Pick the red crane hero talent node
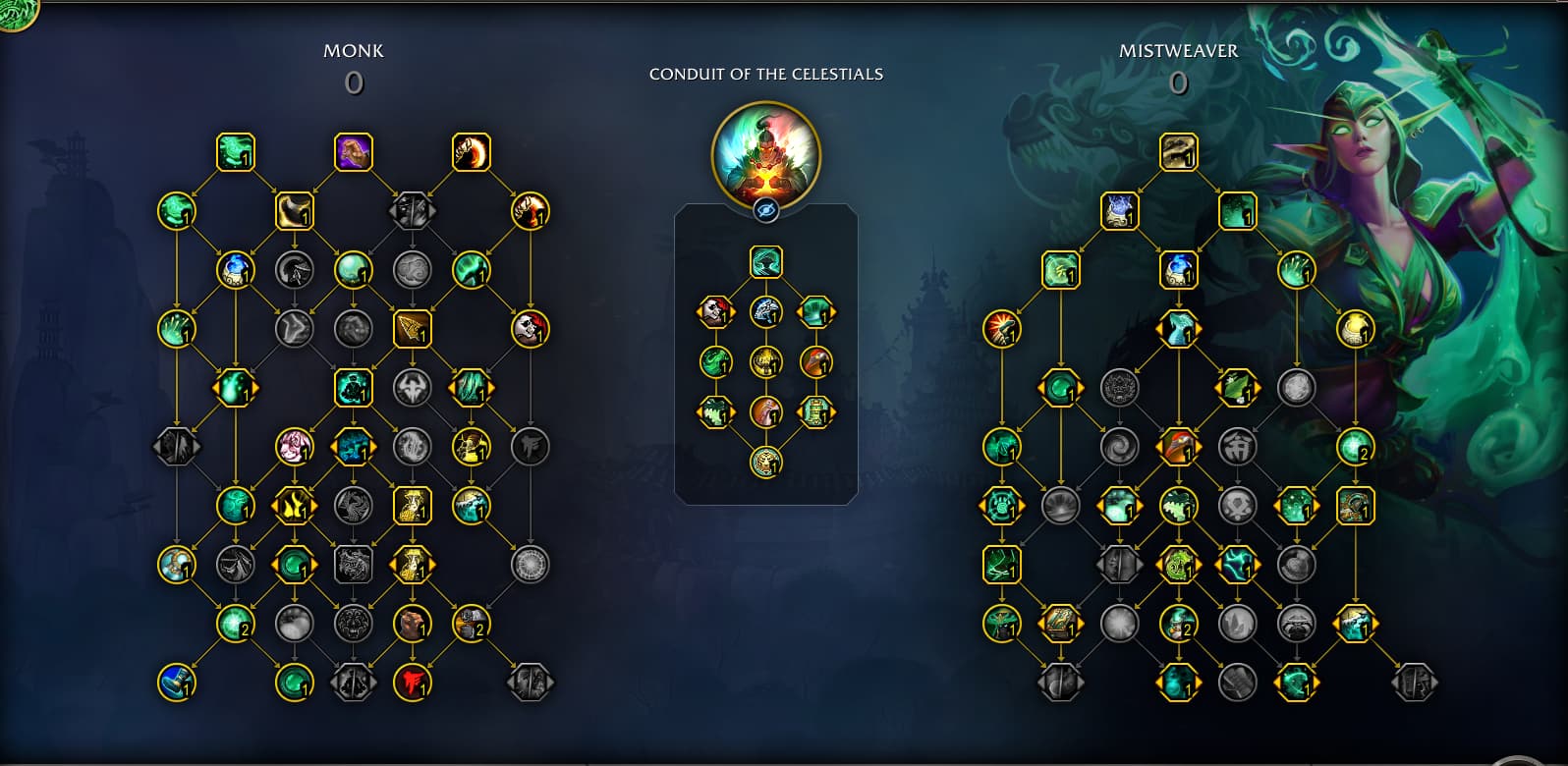The height and width of the screenshot is (766, 1568). click(x=815, y=362)
